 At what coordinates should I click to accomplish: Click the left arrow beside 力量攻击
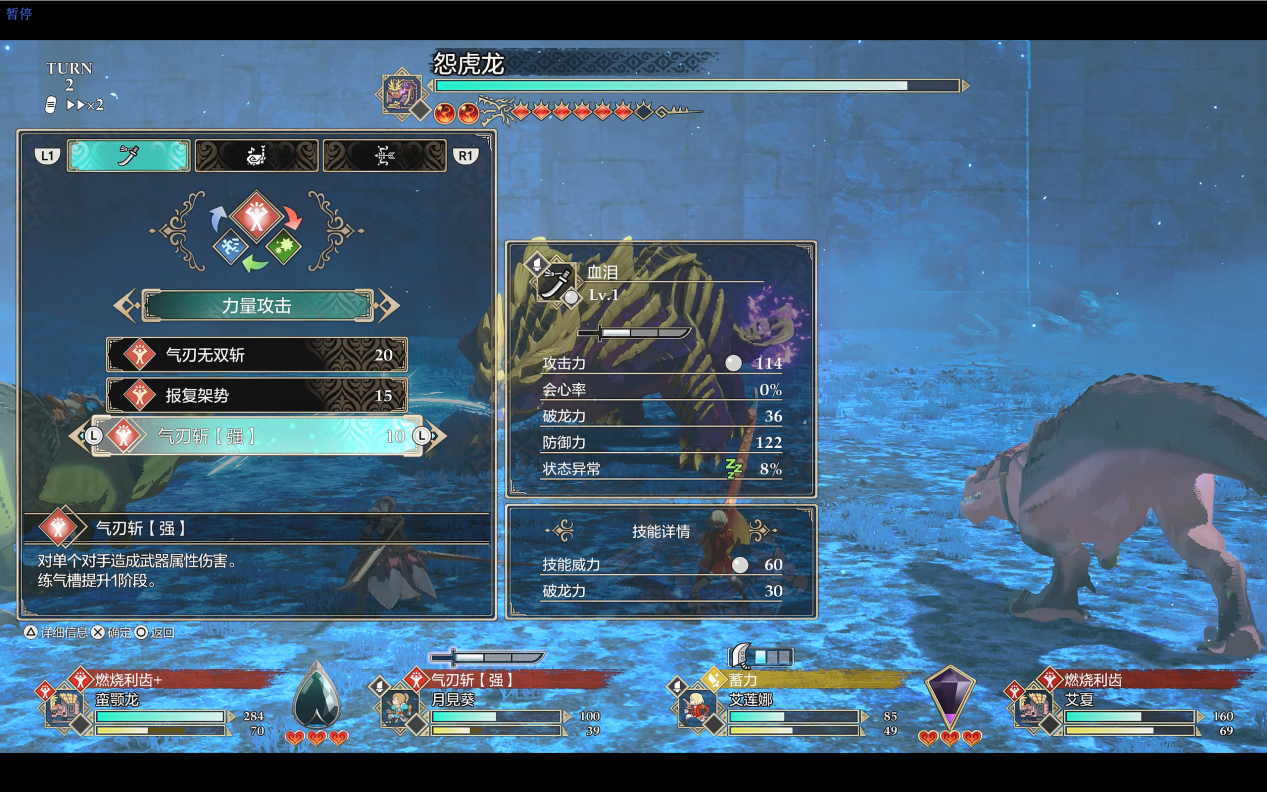pos(126,305)
